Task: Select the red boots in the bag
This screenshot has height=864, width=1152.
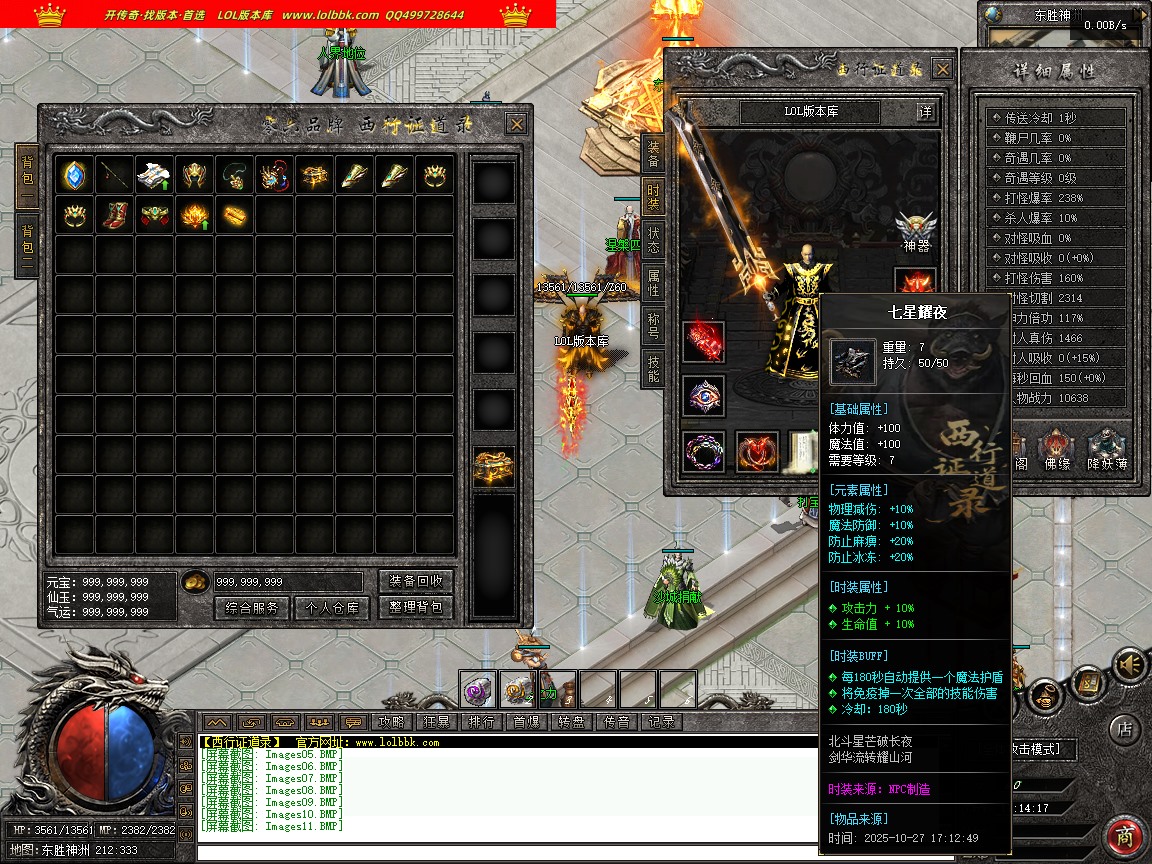Action: 115,214
